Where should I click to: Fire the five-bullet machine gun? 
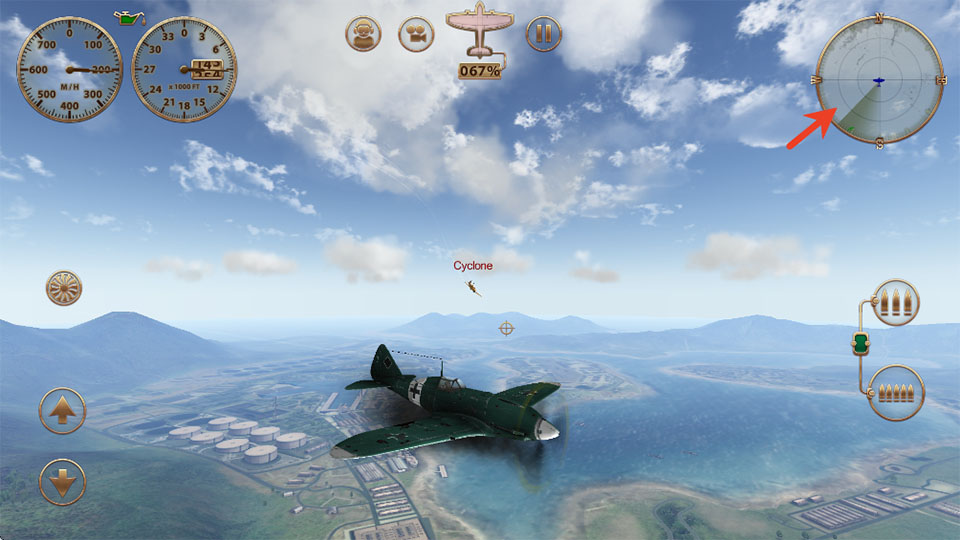tap(895, 392)
